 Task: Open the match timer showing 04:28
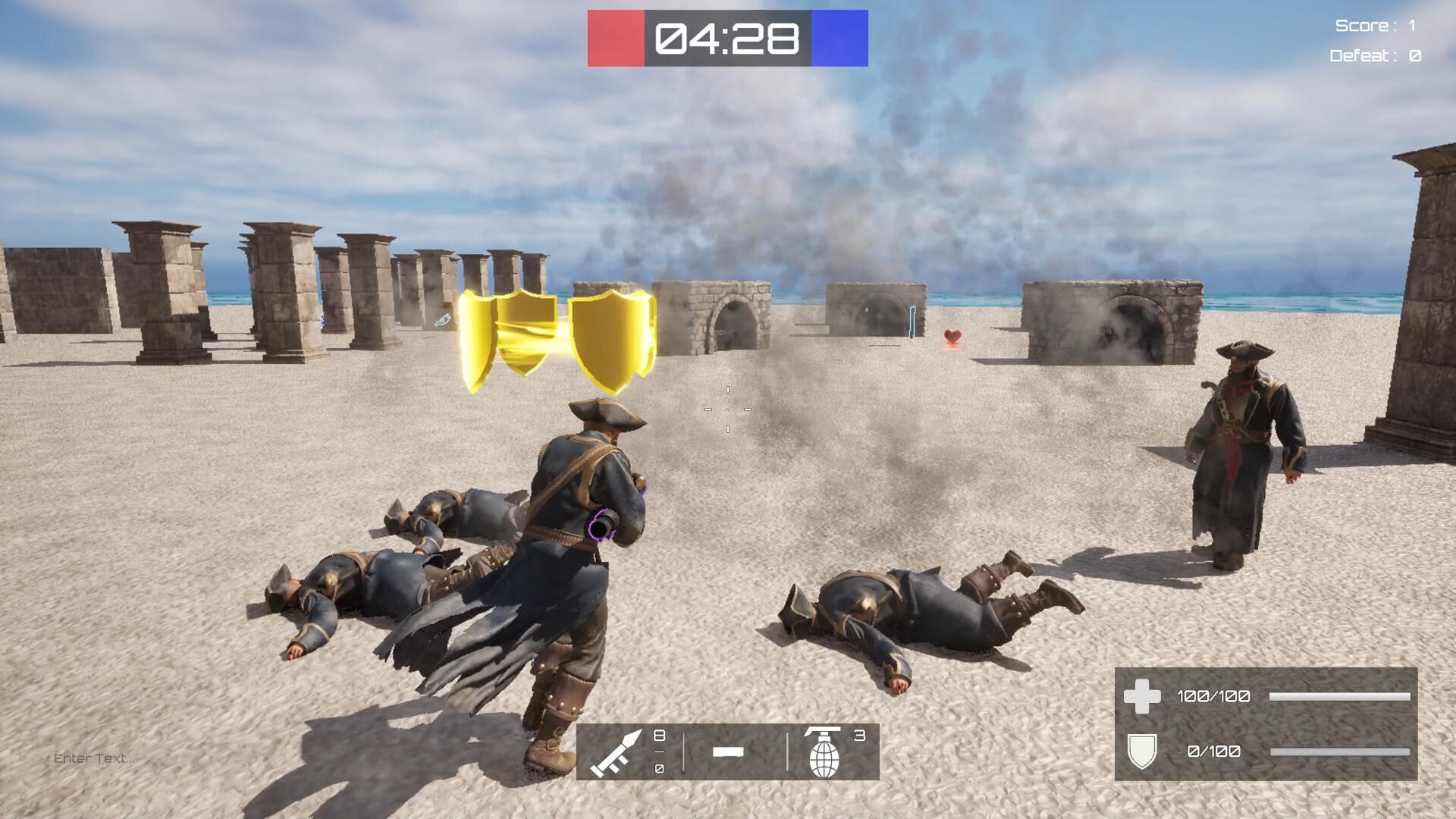pos(728,36)
